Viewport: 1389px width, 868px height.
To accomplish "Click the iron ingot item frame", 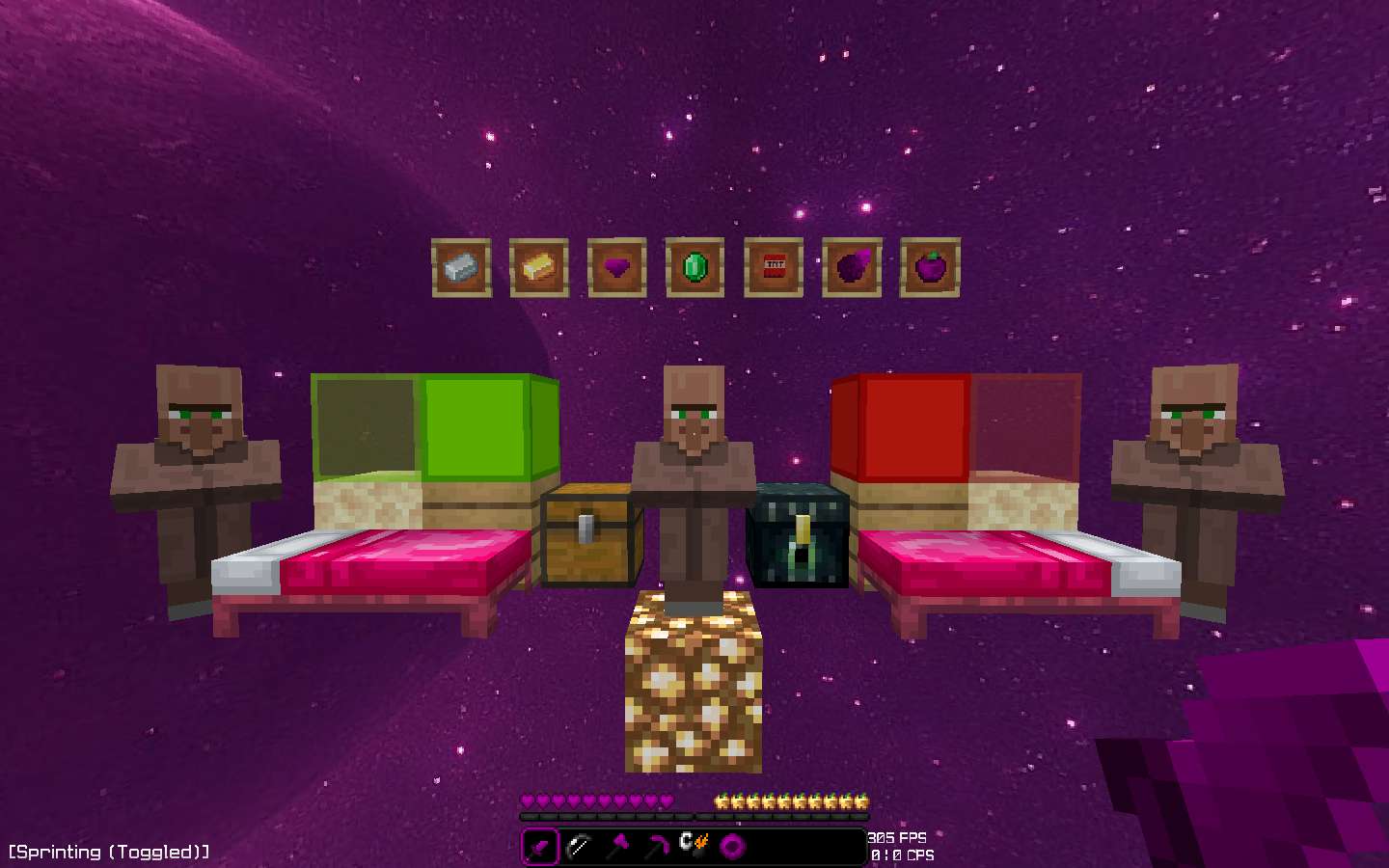I will tap(461, 268).
